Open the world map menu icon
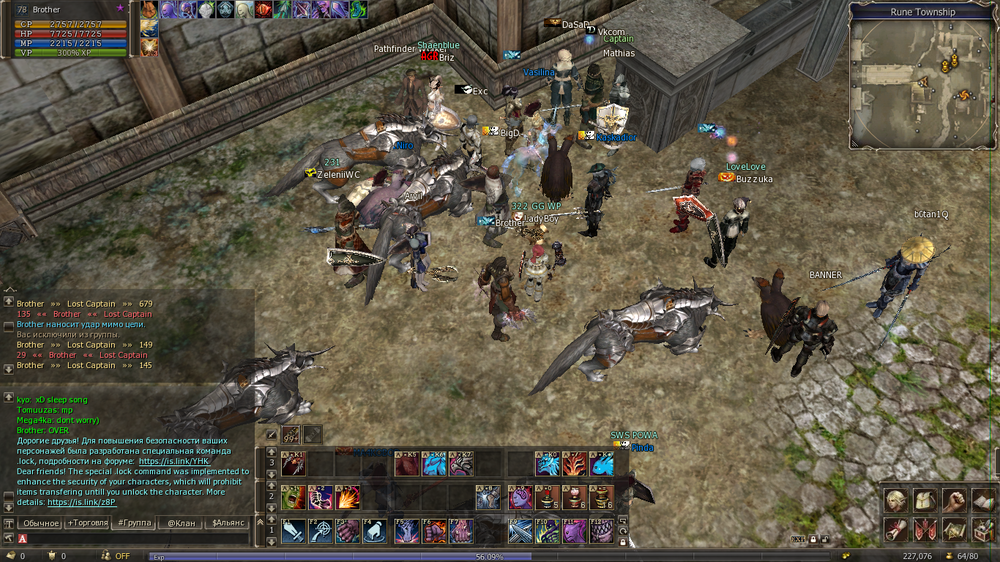This screenshot has height=562, width=1000. (955, 530)
